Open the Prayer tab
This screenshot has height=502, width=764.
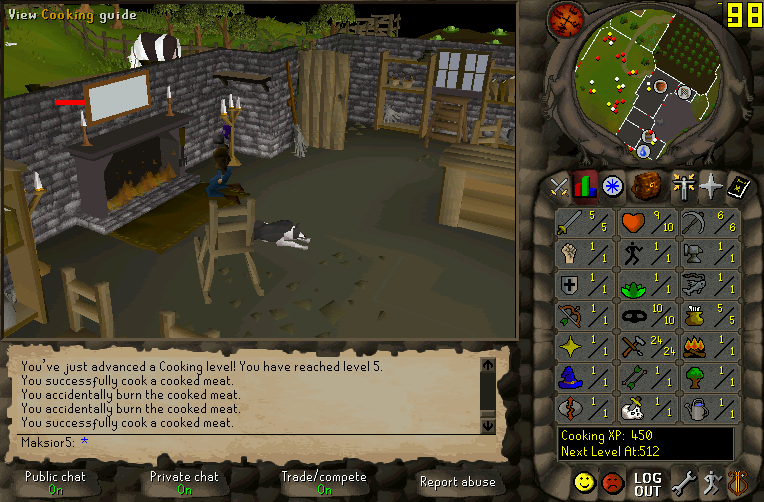[x=711, y=187]
